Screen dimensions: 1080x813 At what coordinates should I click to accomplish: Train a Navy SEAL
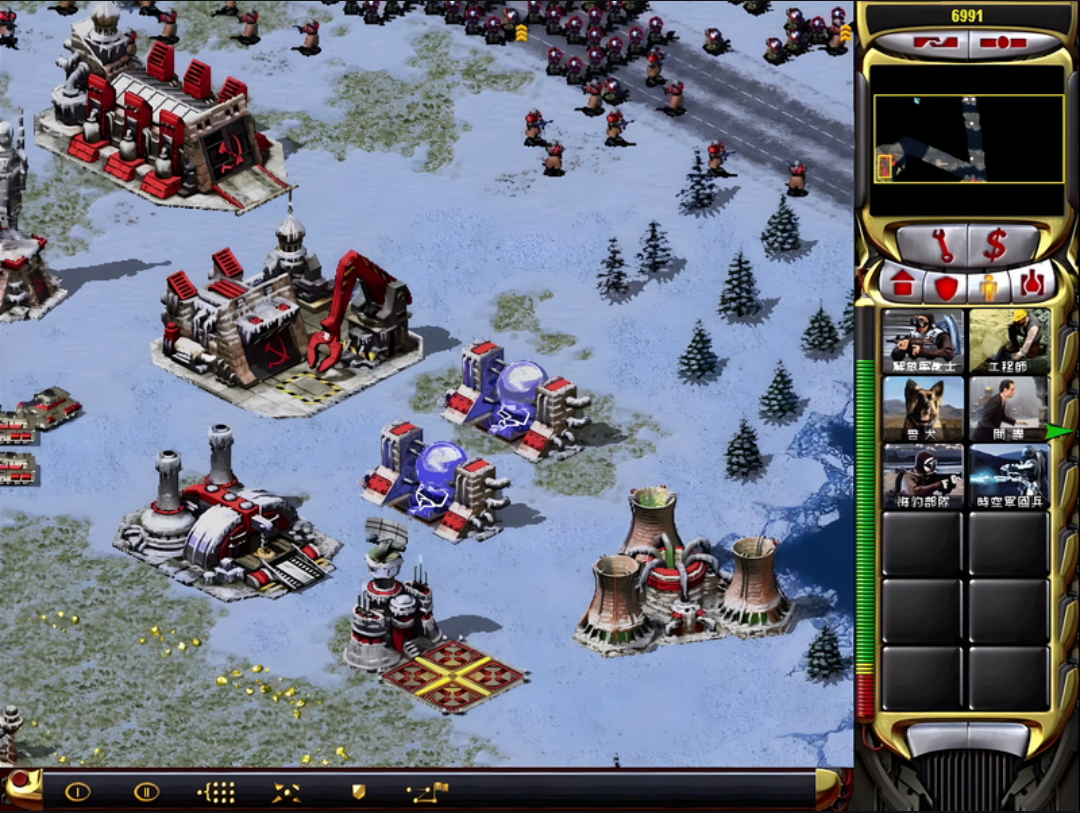tap(923, 477)
